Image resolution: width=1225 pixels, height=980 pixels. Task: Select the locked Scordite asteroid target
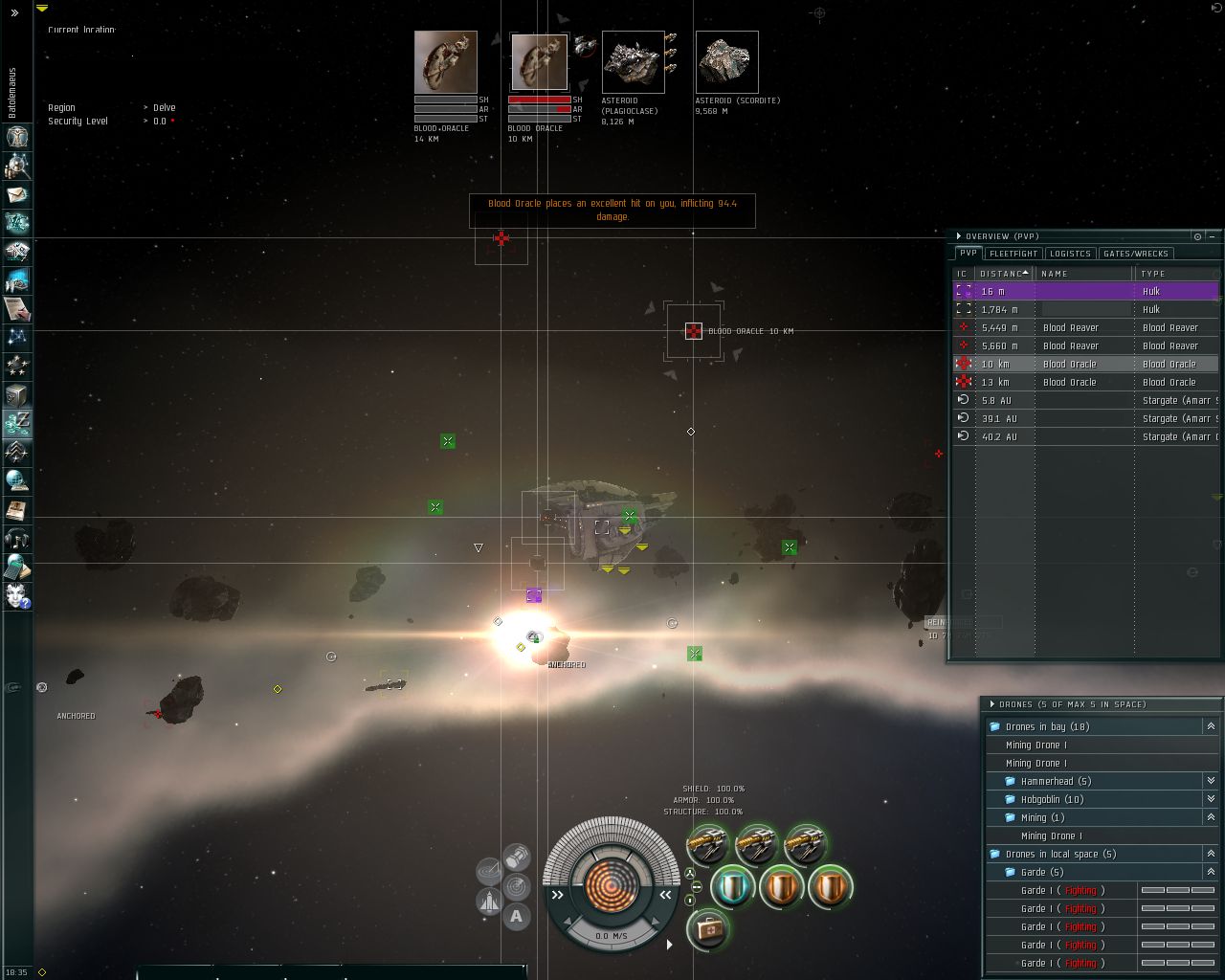[726, 62]
